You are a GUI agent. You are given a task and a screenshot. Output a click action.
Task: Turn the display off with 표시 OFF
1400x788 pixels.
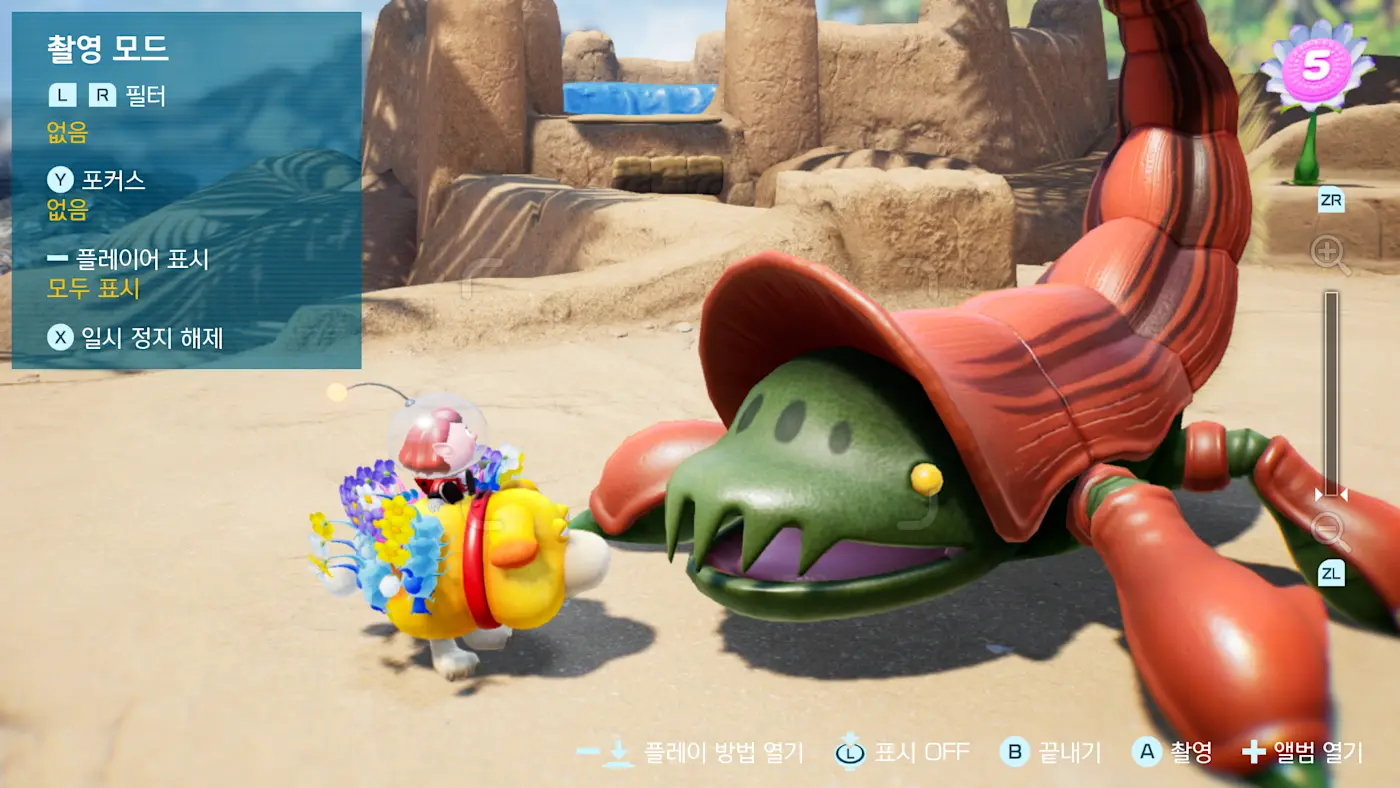pos(903,752)
